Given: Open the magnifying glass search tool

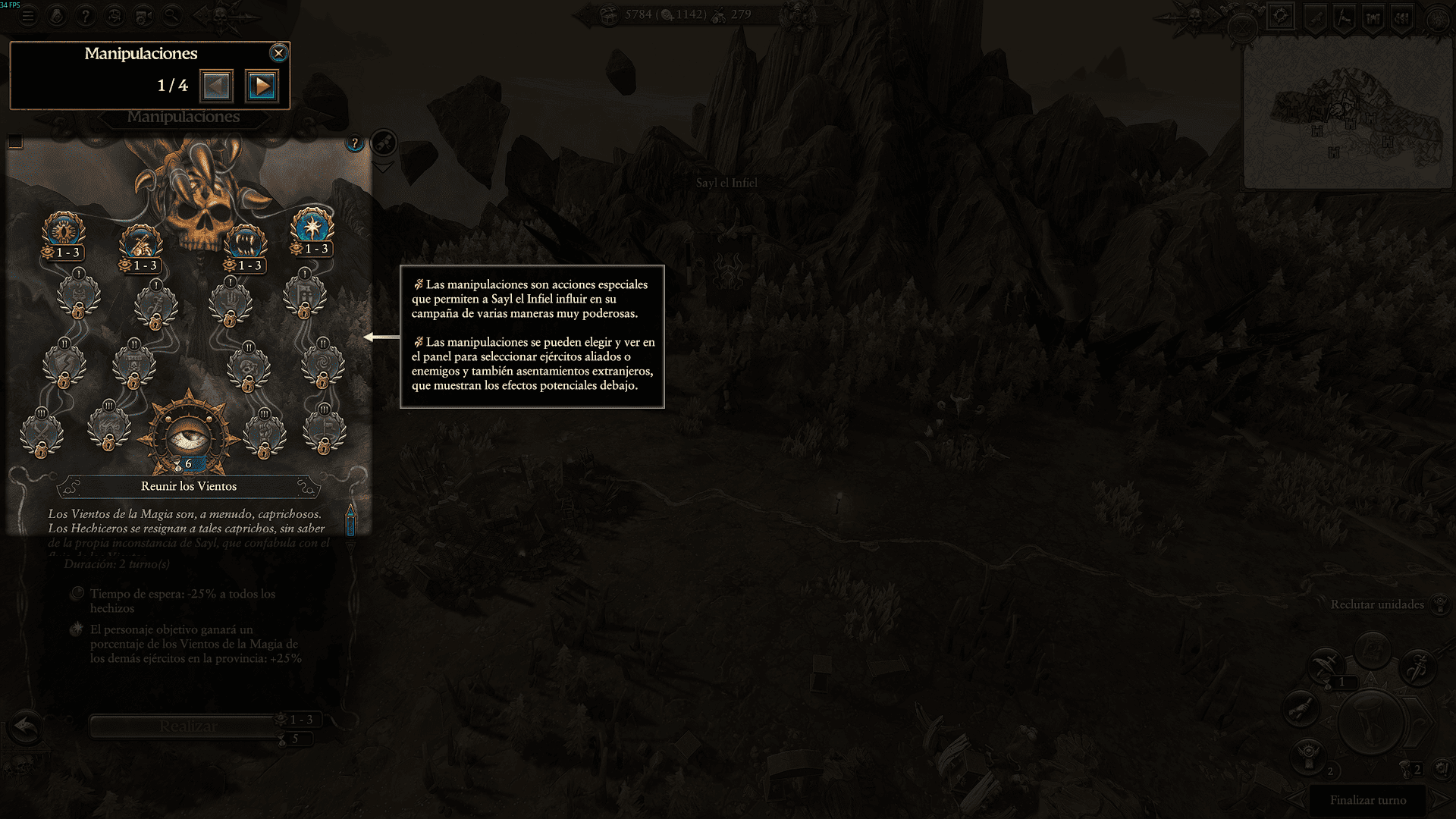Looking at the screenshot, I should coord(172,15).
